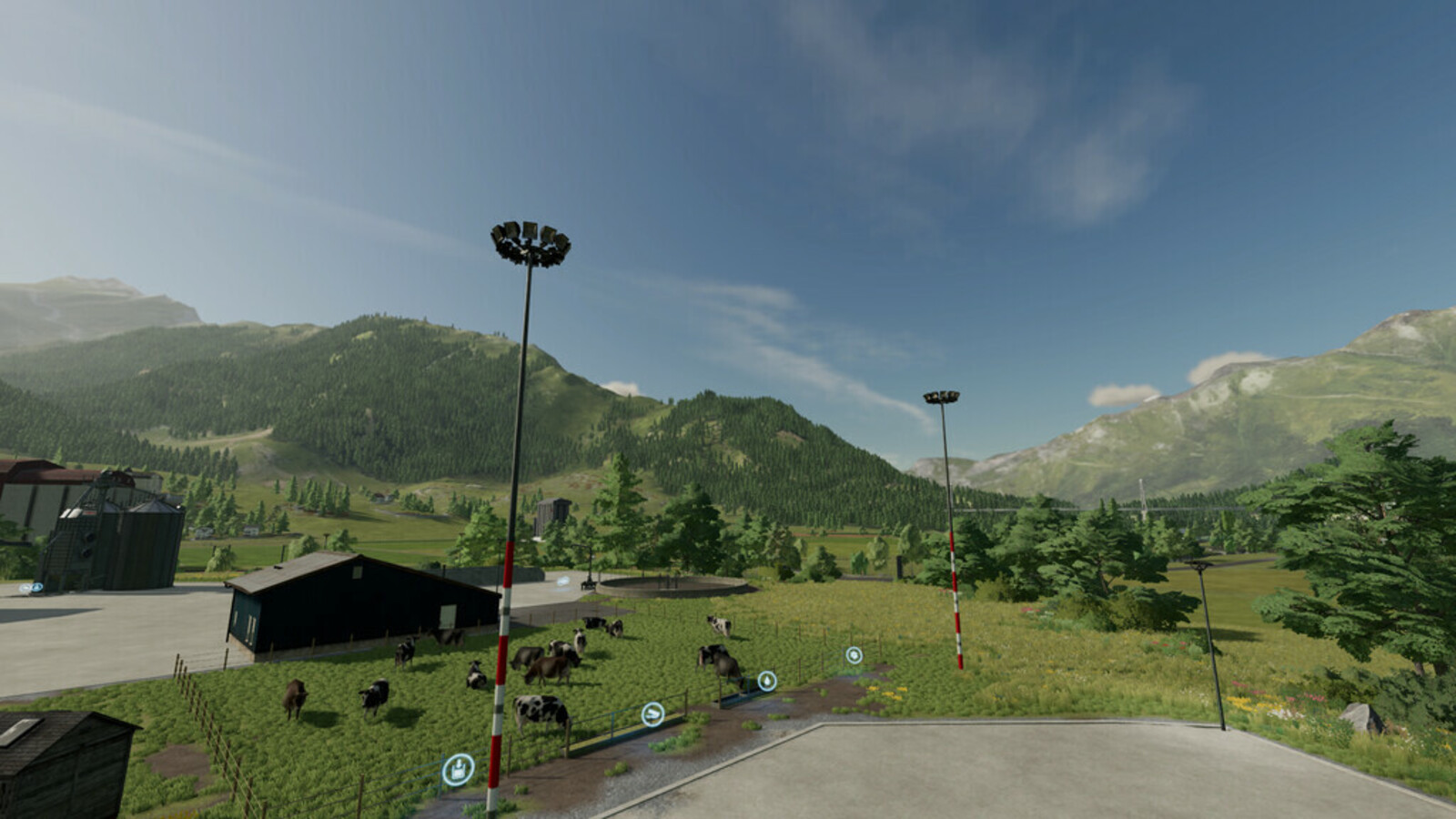Open the unloading point hotspot icon
Screen dimensions: 1456x819
459,770
